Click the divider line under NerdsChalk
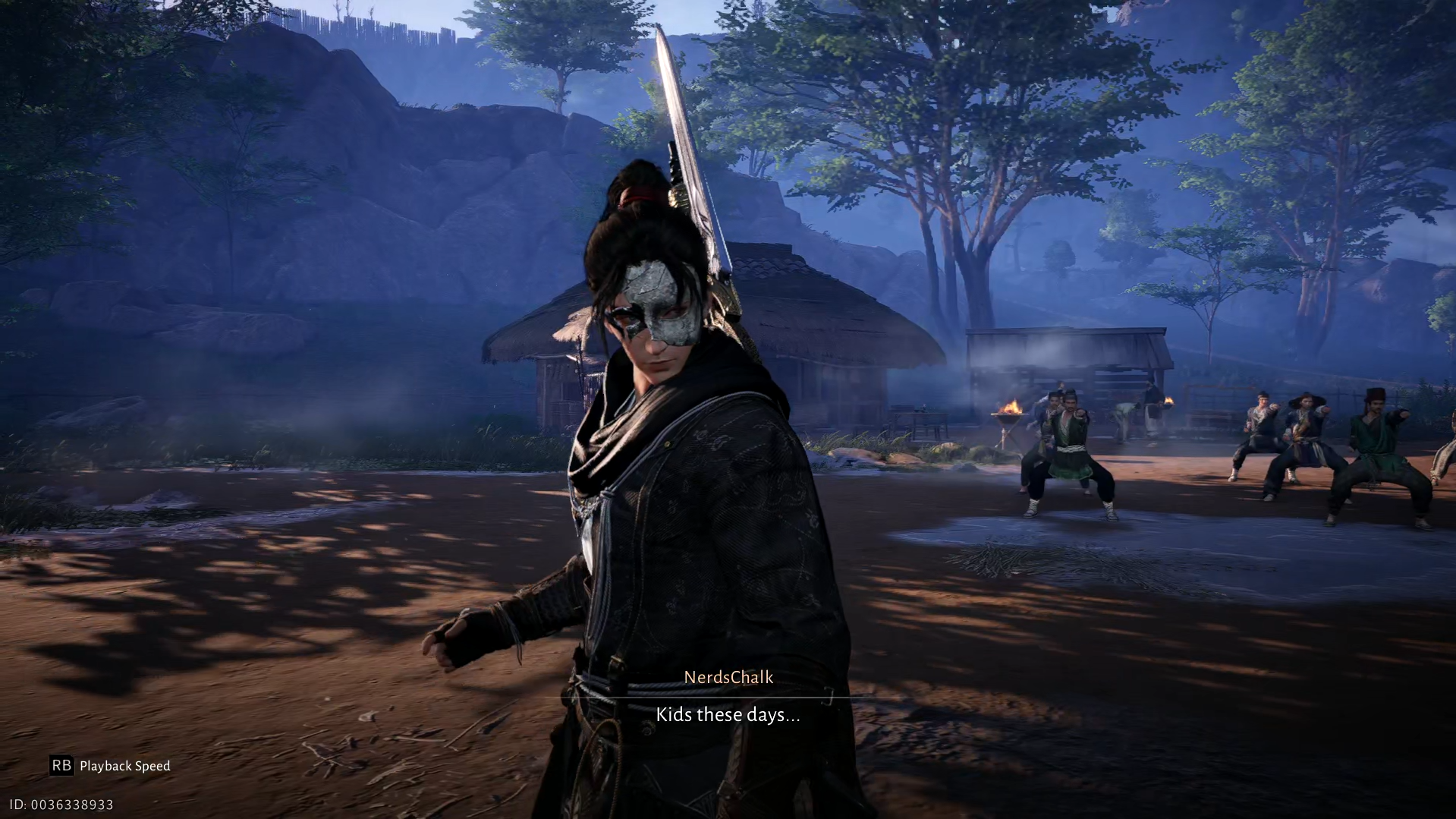 727,695
